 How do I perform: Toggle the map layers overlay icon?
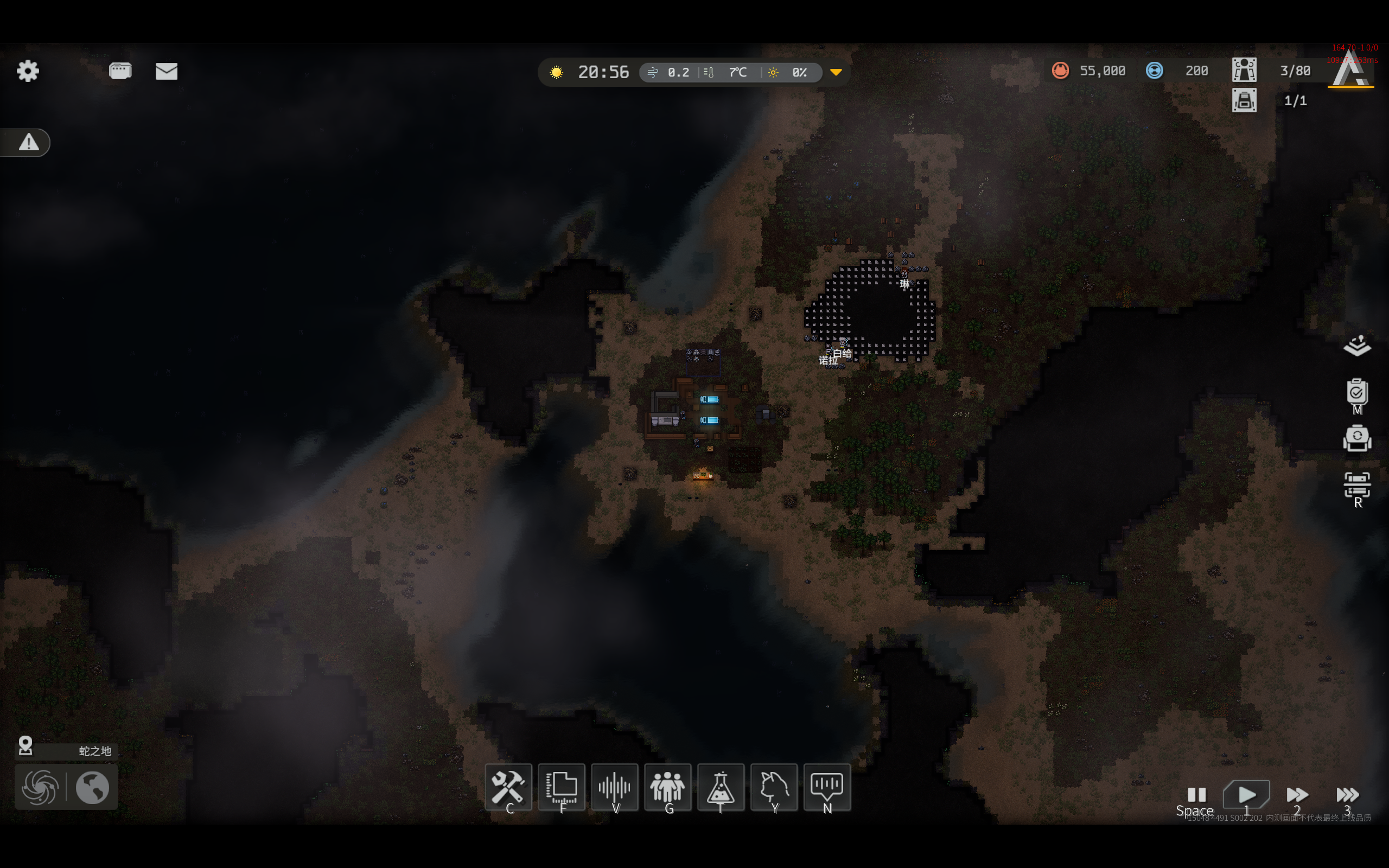(1357, 346)
